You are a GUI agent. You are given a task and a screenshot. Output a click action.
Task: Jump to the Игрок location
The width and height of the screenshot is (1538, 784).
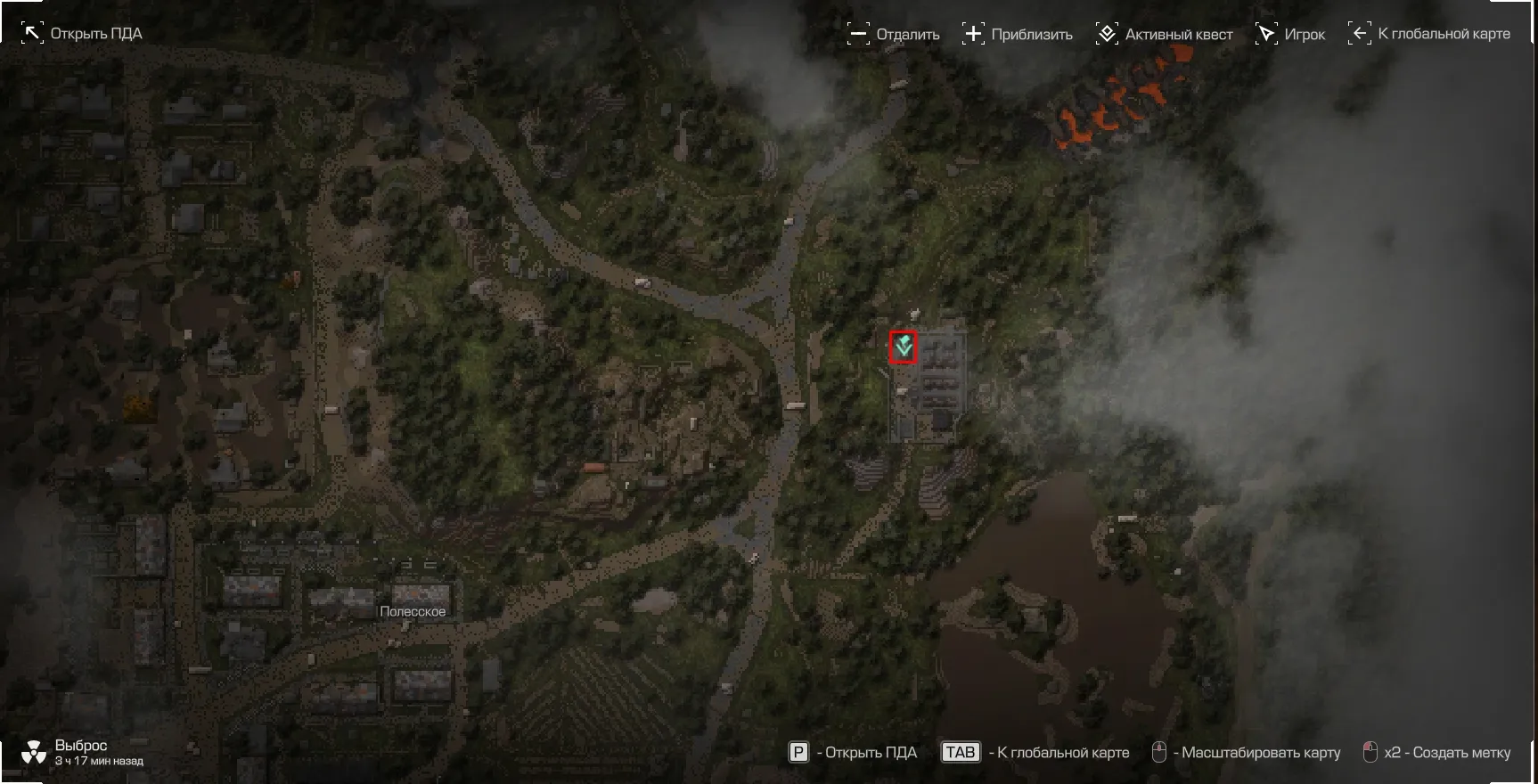click(x=1290, y=35)
